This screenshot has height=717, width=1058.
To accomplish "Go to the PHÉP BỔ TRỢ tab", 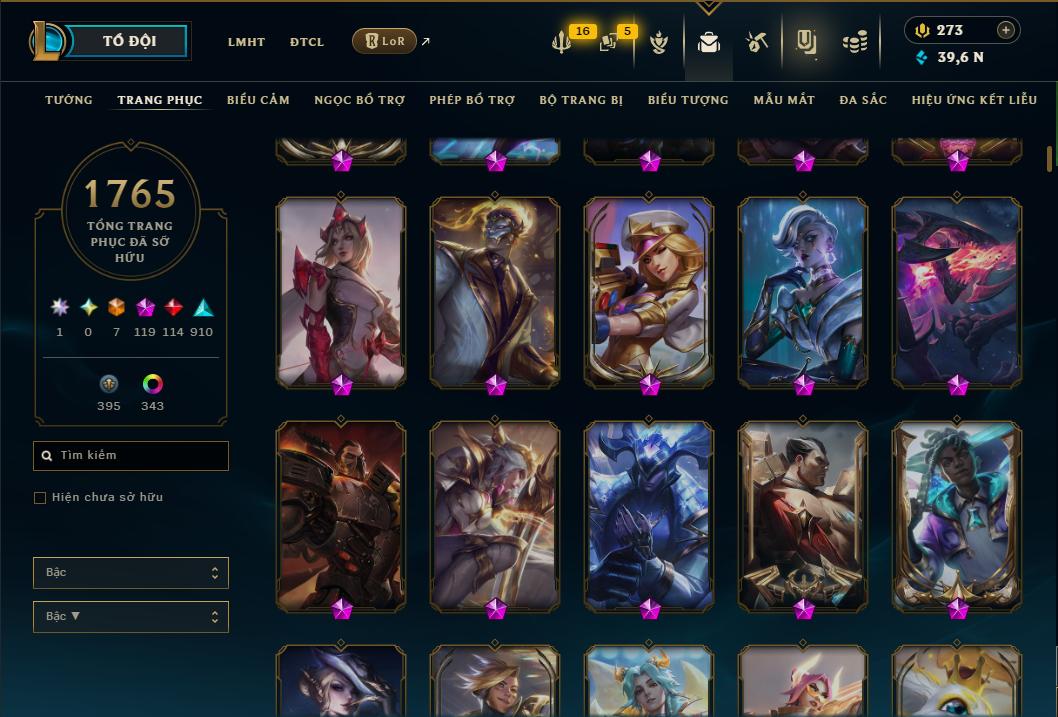I will tap(472, 100).
